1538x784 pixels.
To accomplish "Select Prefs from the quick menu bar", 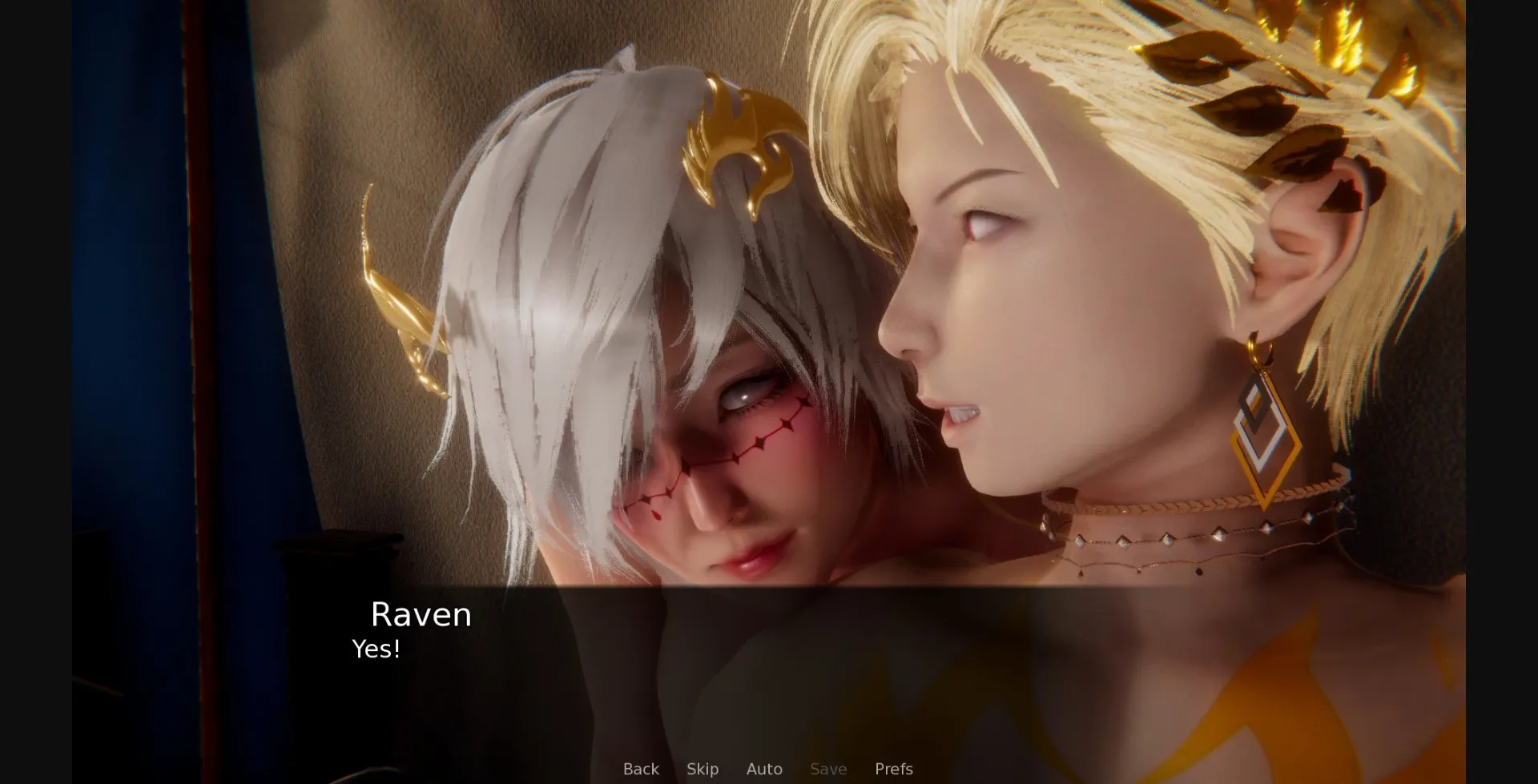I will [x=893, y=769].
